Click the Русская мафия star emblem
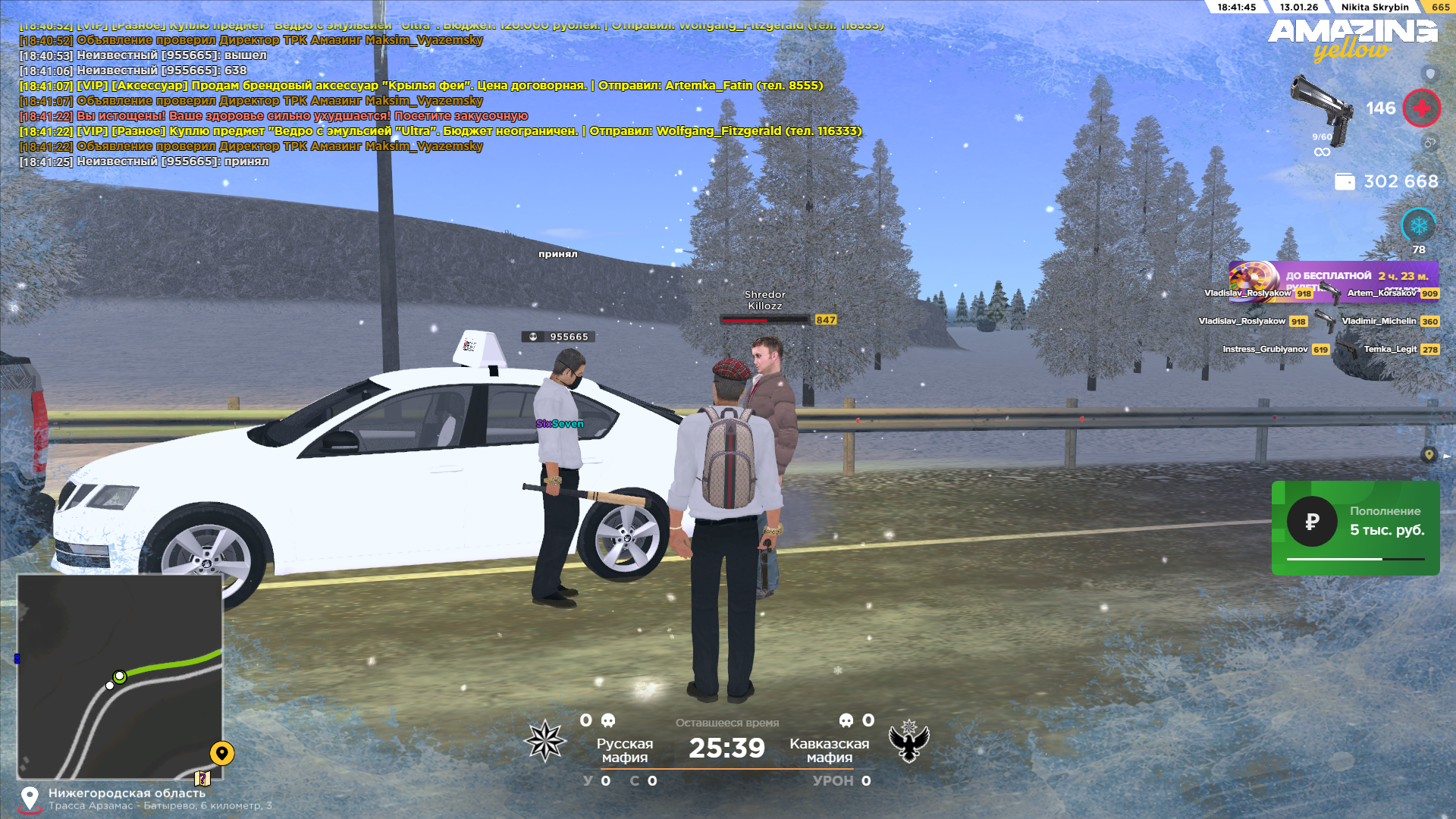Image resolution: width=1456 pixels, height=819 pixels. [x=545, y=741]
